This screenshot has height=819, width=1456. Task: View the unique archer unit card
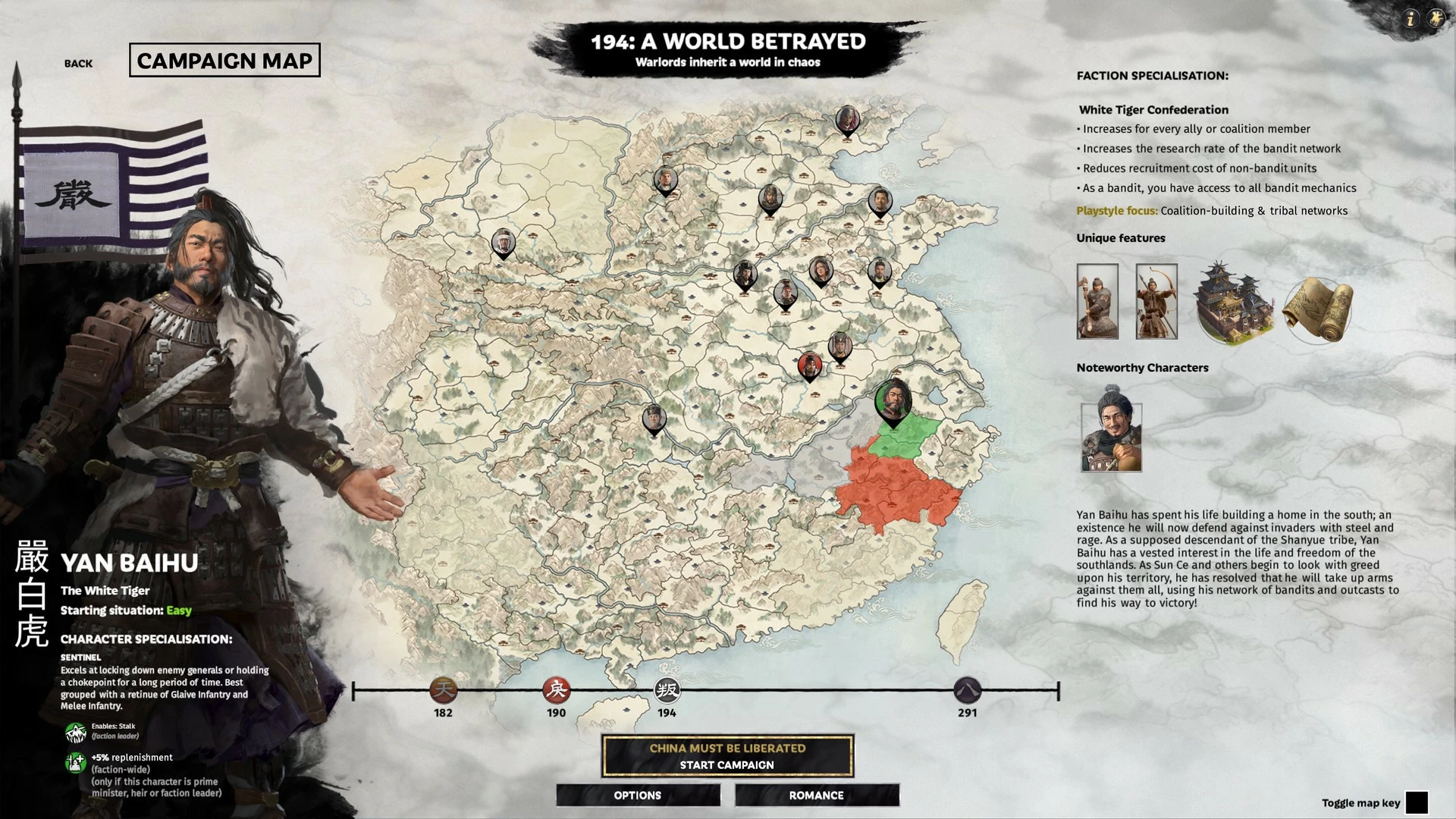point(1156,302)
